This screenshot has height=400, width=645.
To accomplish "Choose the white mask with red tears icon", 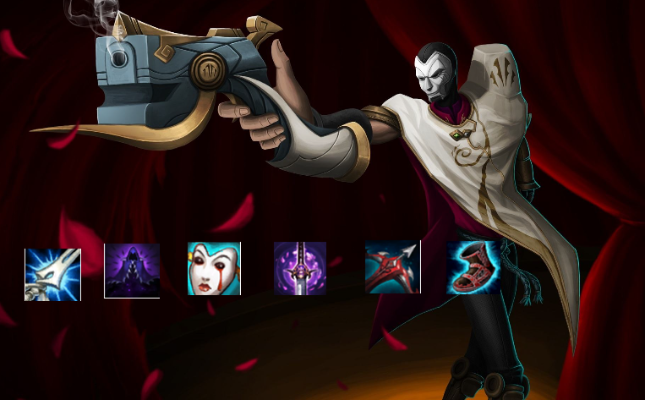I will click(x=214, y=269).
